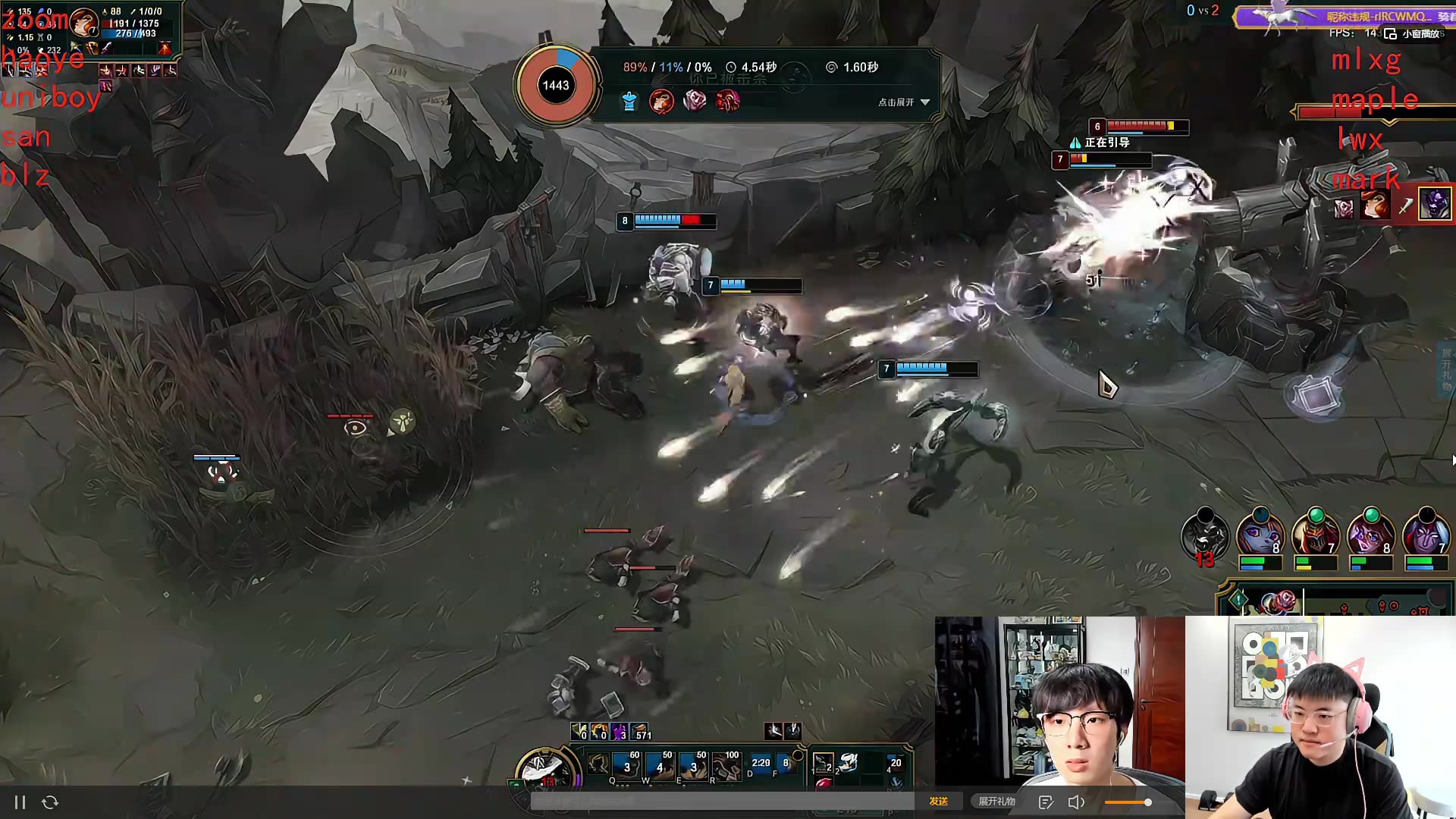Pause the stream video

coord(20,802)
